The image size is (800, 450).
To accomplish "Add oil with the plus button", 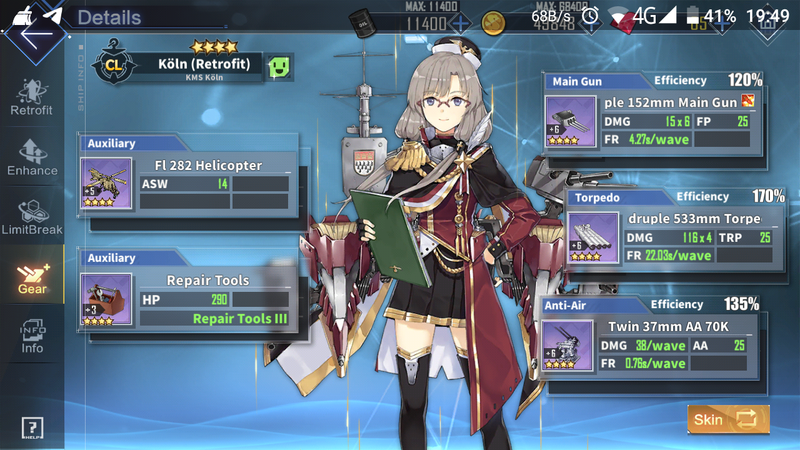I will [x=460, y=23].
